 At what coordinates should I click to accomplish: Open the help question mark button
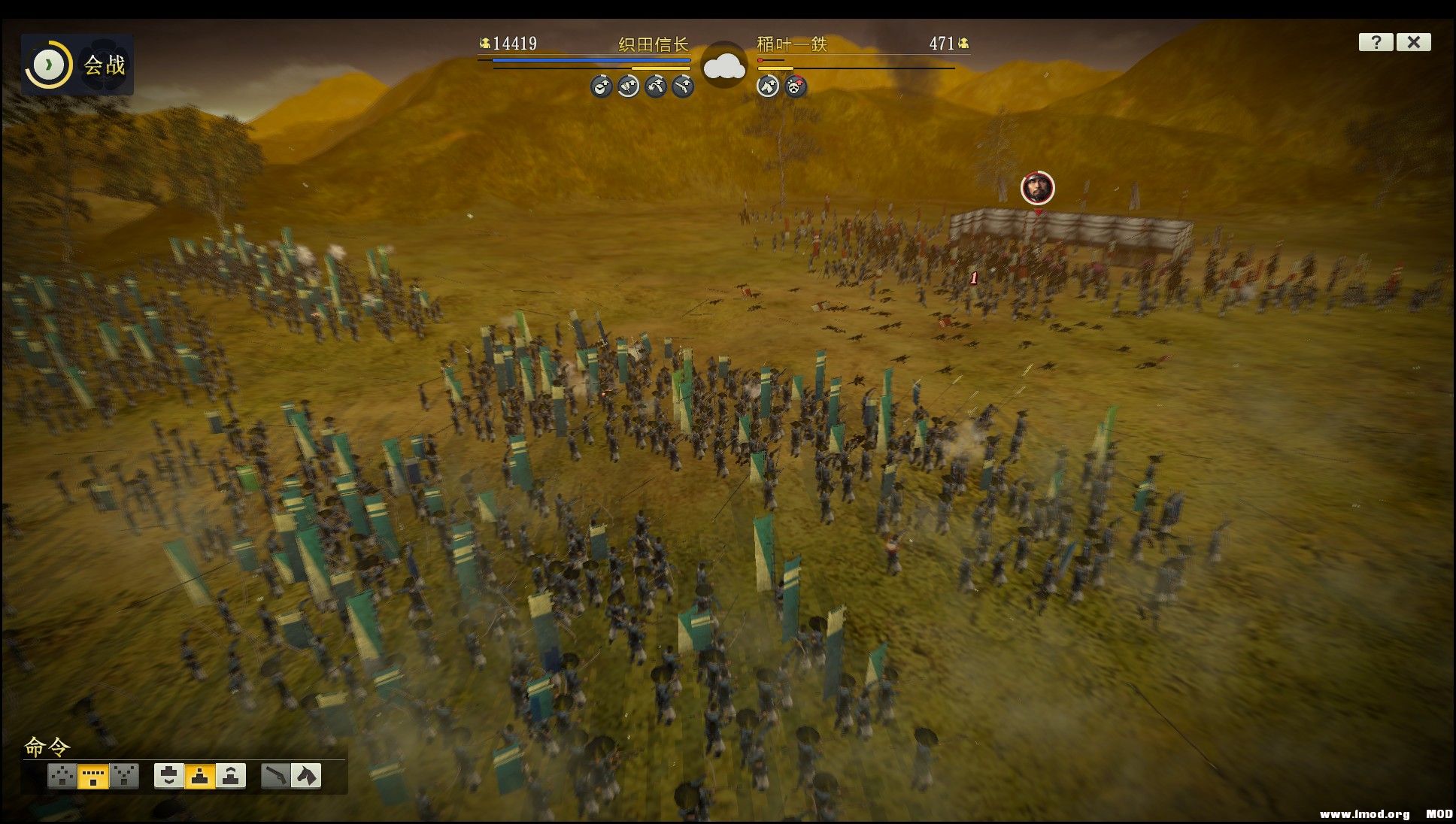coord(1376,42)
